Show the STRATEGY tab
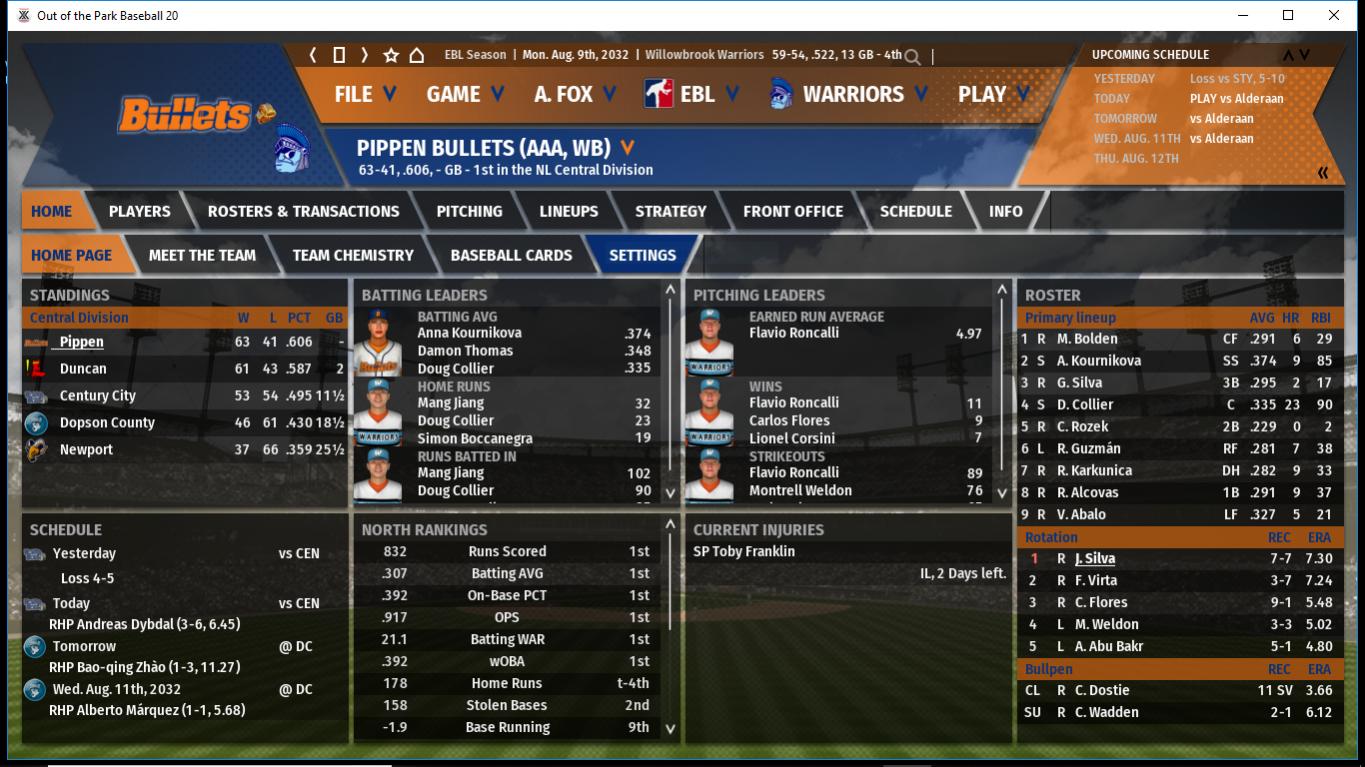 tap(670, 211)
